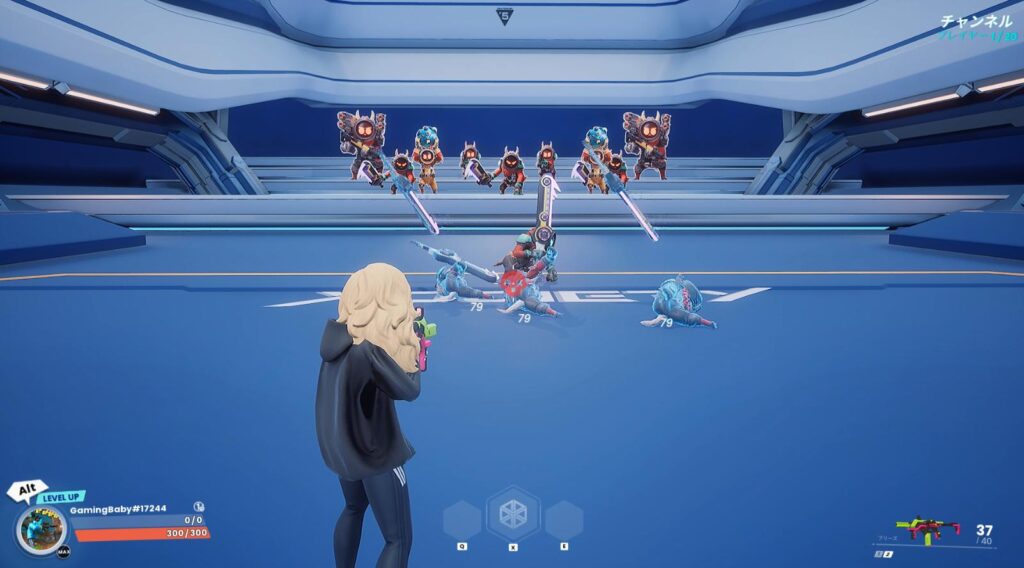Screen dimensions: 1024x568
Task: Click the small round icon beside the player name
Action: (x=199, y=507)
